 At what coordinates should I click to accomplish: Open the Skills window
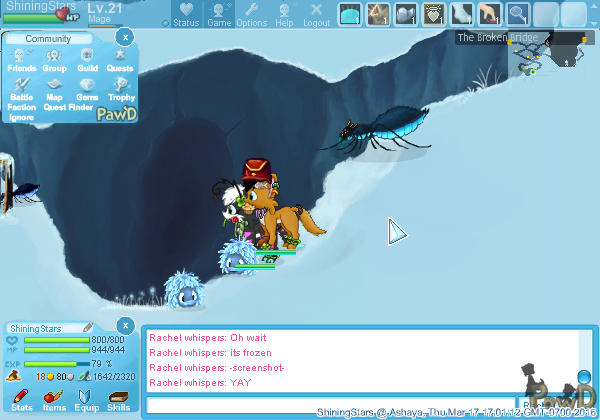coord(118,401)
